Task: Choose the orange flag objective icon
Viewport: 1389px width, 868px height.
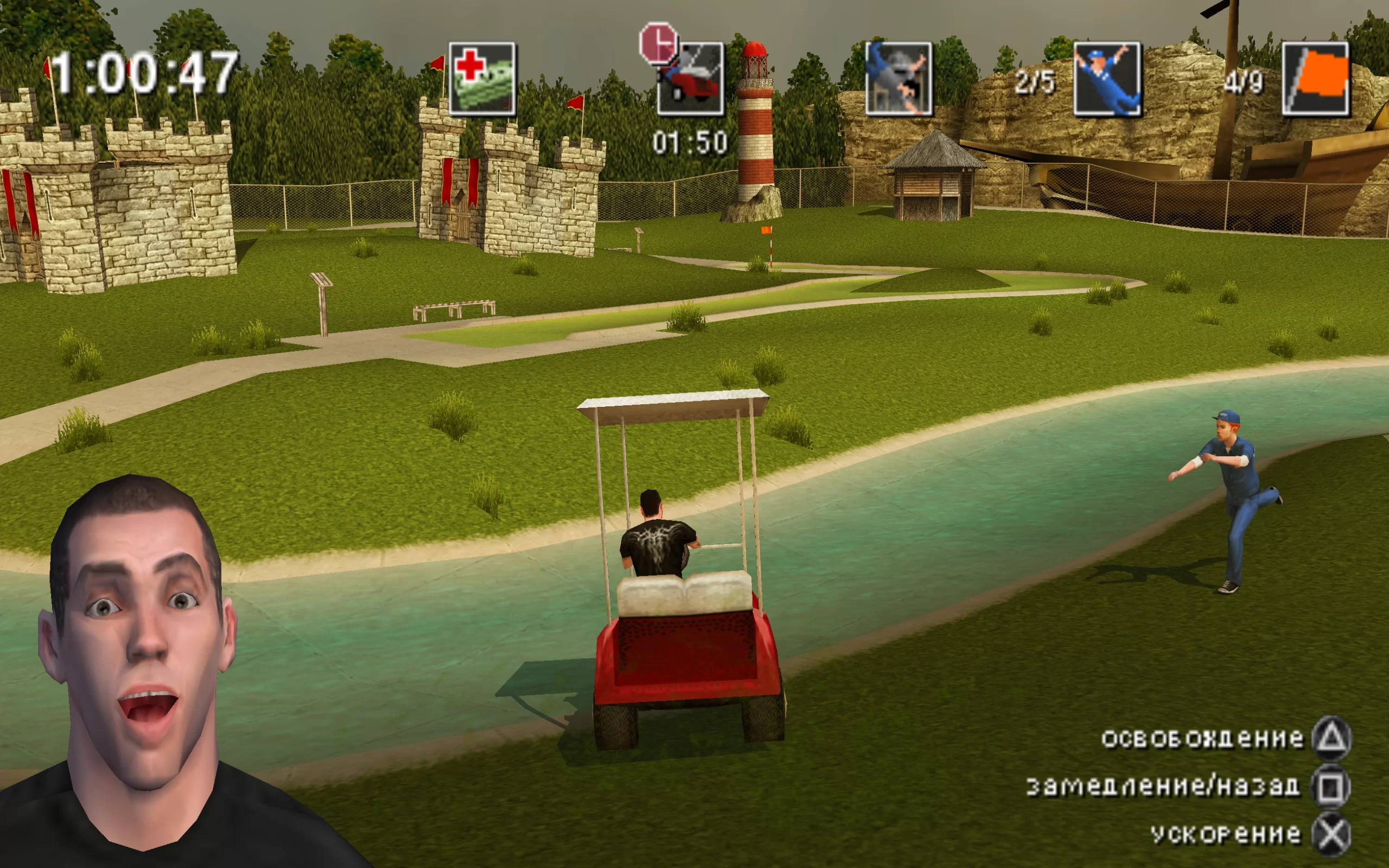Action: point(1316,79)
